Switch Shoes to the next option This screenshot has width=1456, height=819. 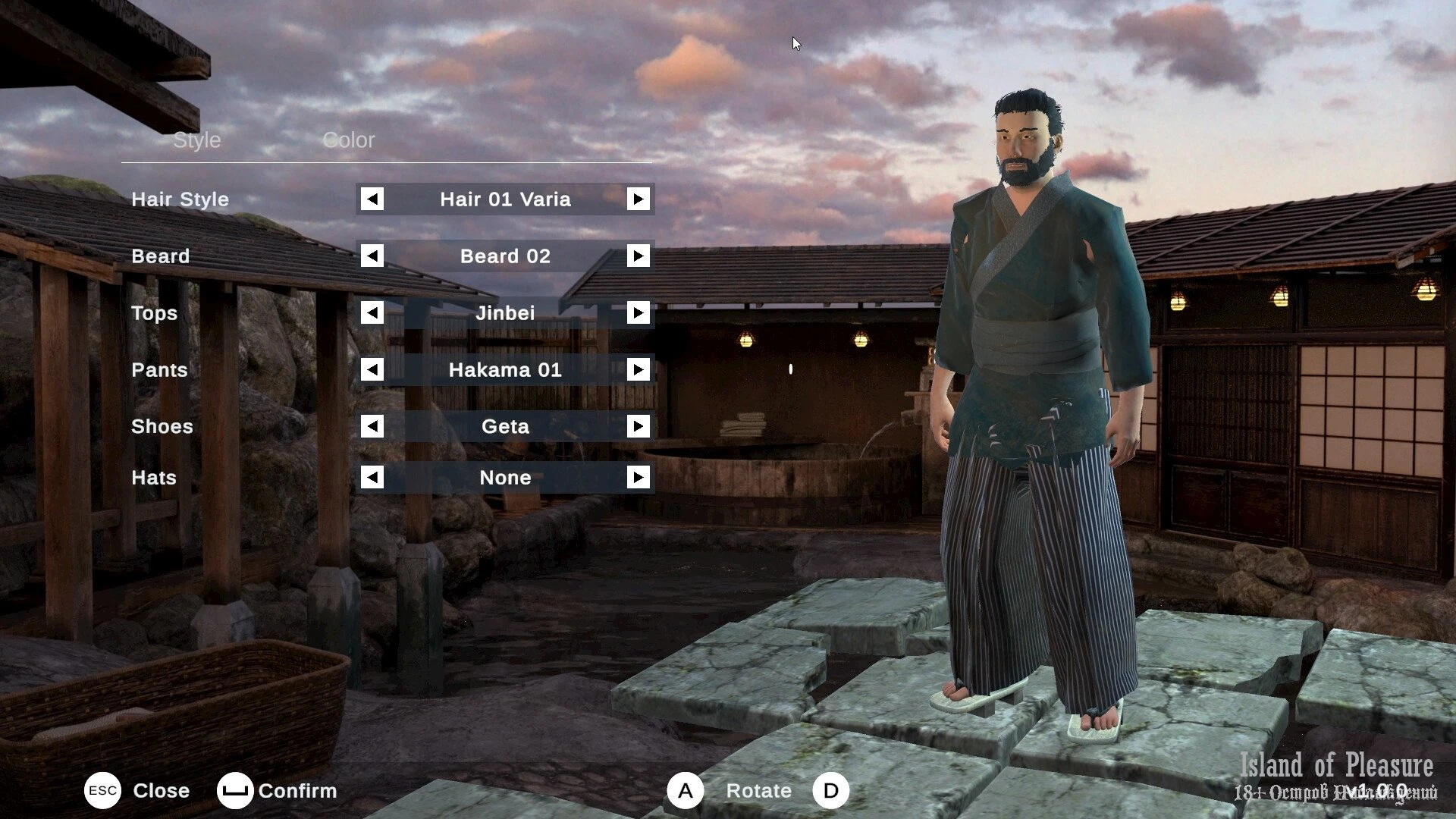pyautogui.click(x=638, y=427)
